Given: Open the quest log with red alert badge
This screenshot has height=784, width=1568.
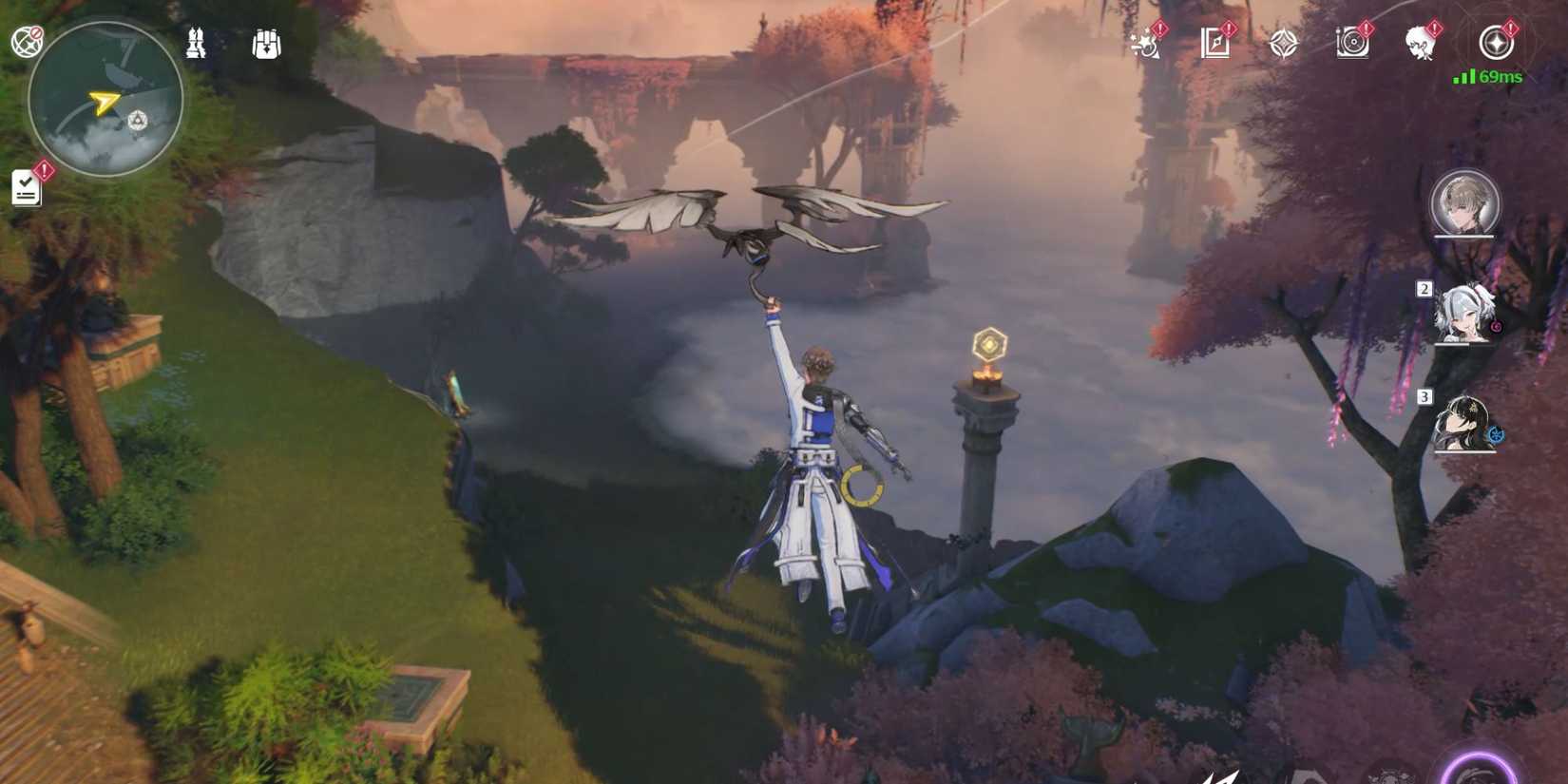Looking at the screenshot, I should coord(26,187).
